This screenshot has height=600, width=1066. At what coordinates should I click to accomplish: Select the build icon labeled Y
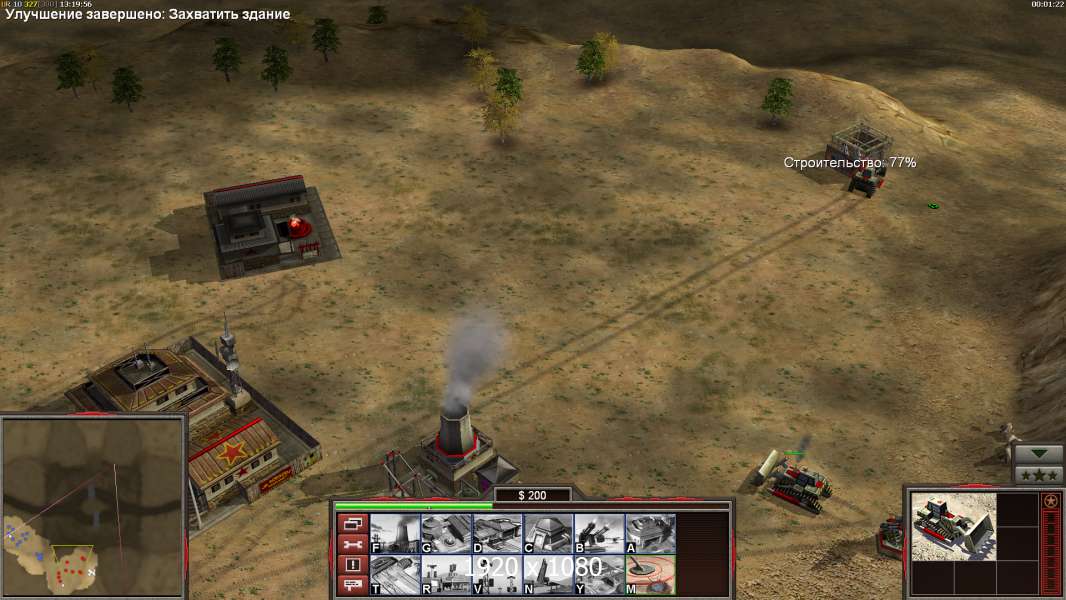(599, 575)
